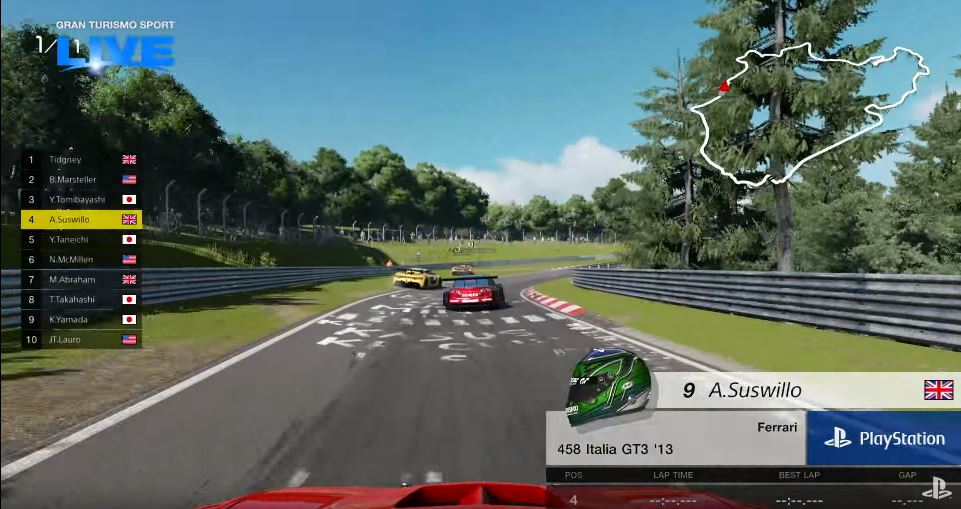Image resolution: width=961 pixels, height=509 pixels.
Task: Click Y.Tomibayashi in the standings list
Action: click(x=80, y=199)
